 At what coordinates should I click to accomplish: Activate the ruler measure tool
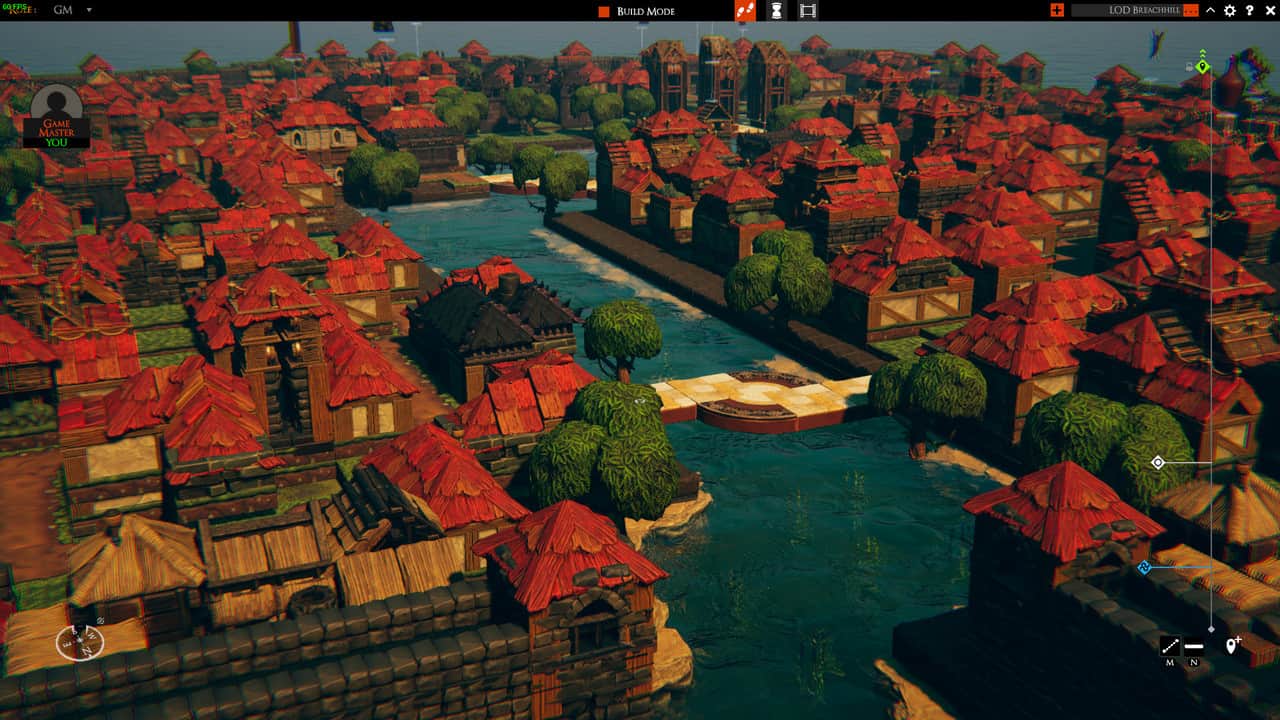coord(1170,646)
